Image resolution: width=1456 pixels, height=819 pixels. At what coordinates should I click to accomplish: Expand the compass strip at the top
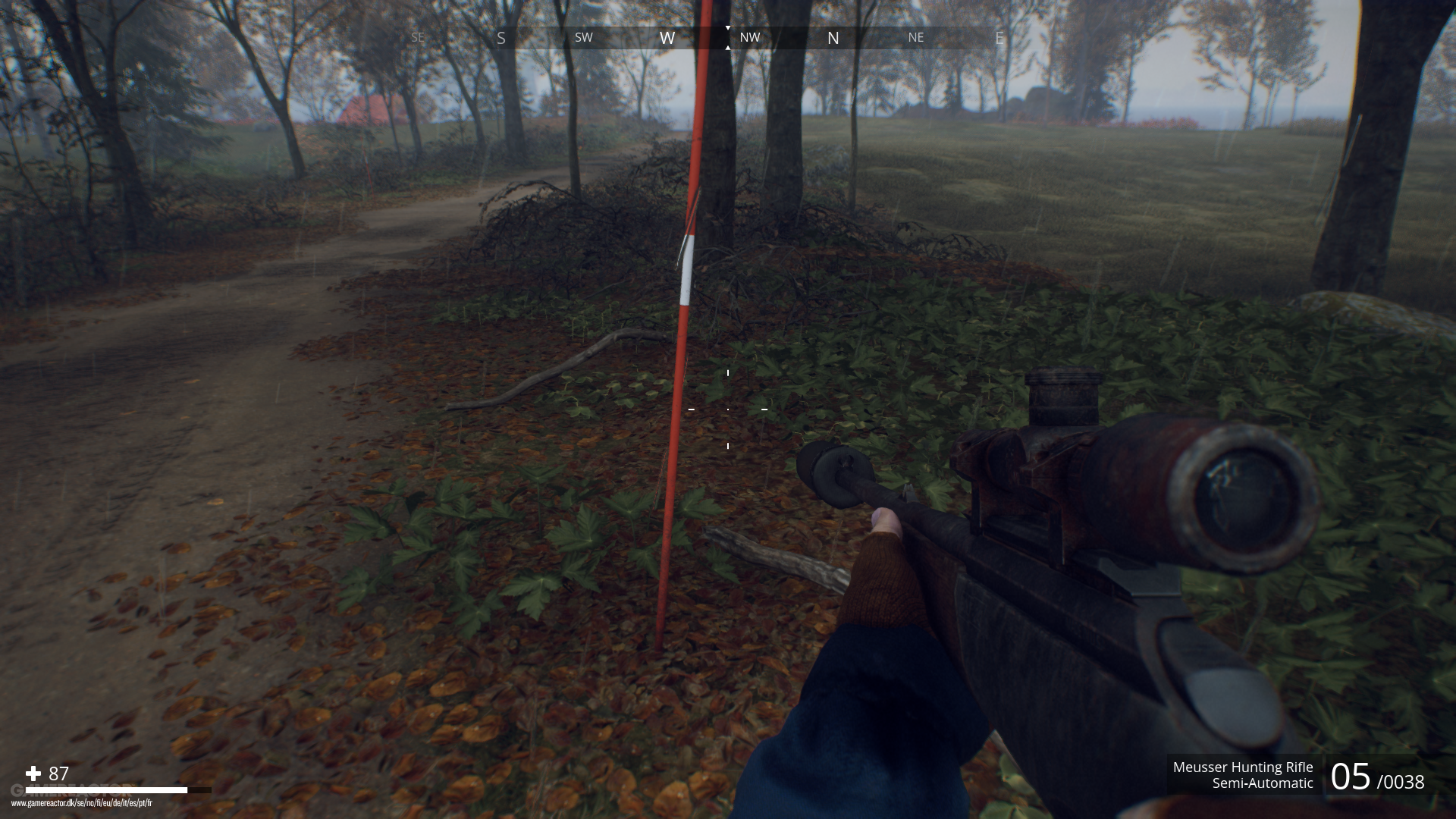728,36
